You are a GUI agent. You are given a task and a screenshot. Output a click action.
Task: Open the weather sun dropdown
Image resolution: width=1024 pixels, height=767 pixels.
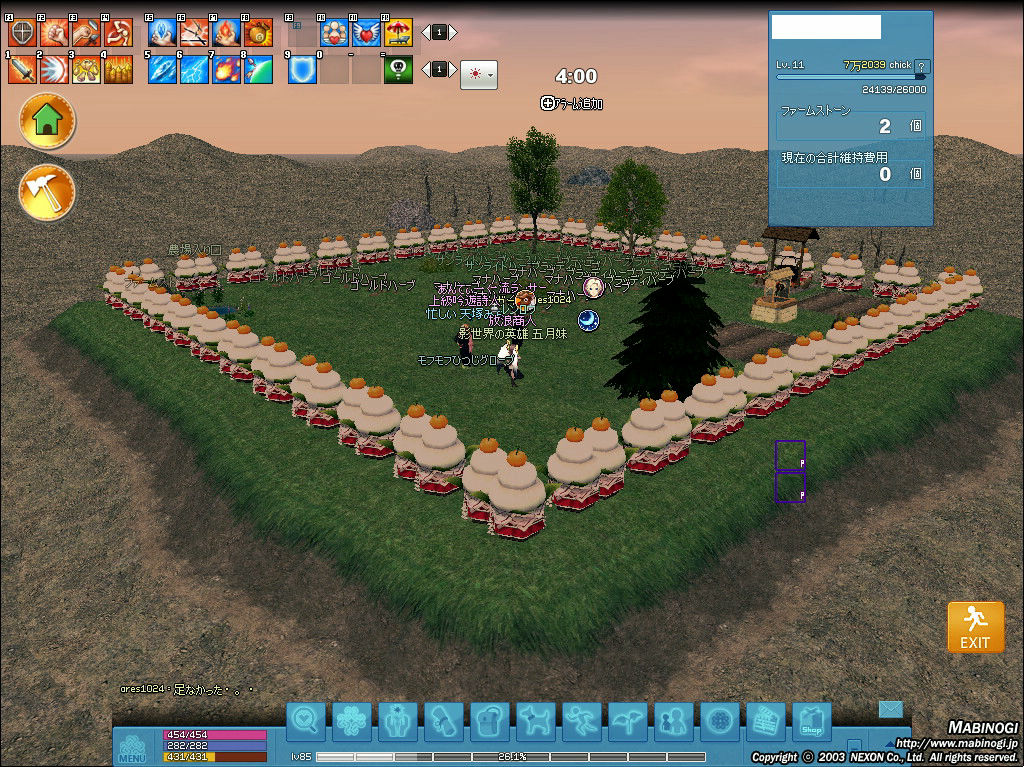click(x=478, y=75)
